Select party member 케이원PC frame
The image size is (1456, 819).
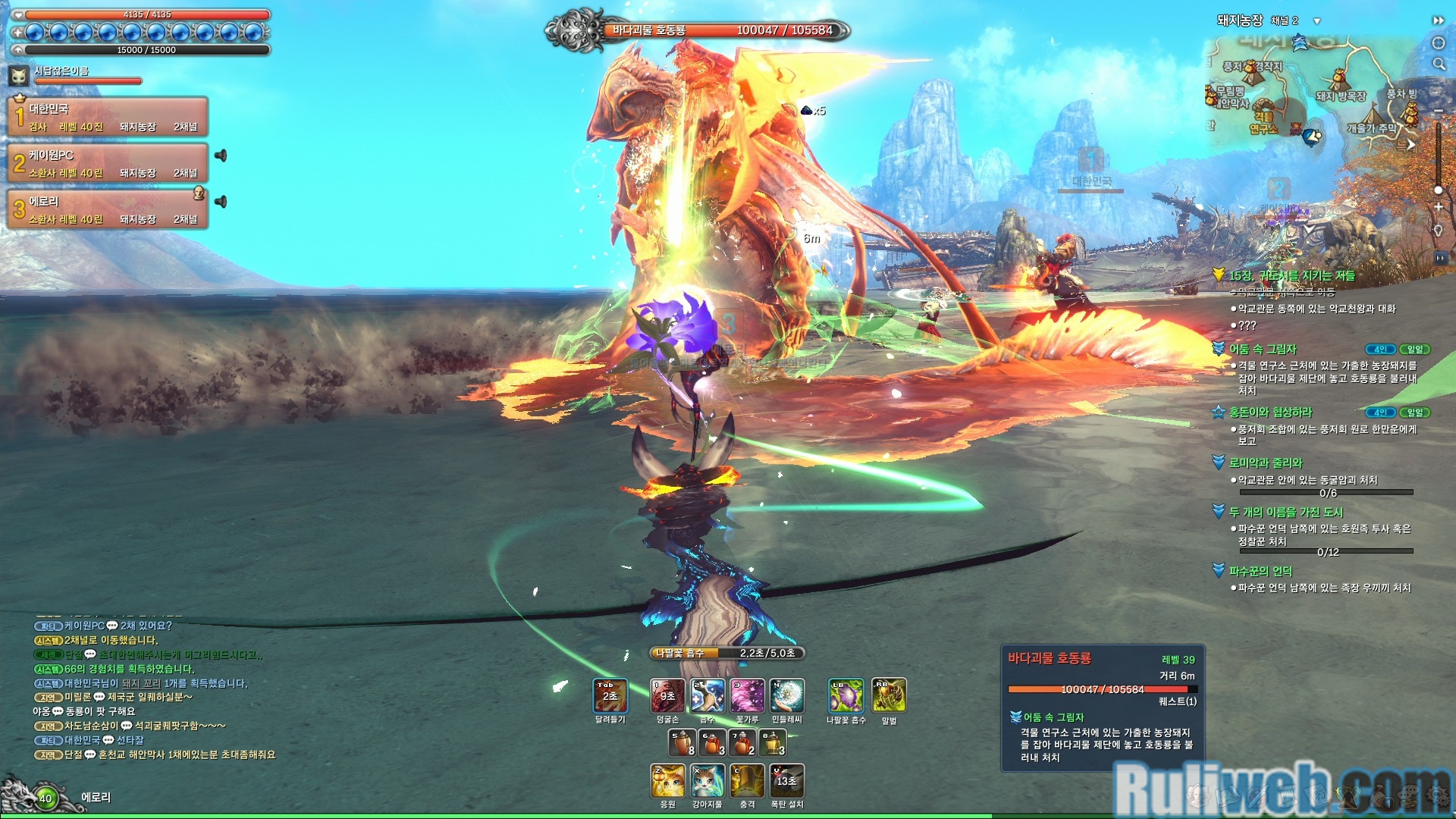click(x=108, y=164)
